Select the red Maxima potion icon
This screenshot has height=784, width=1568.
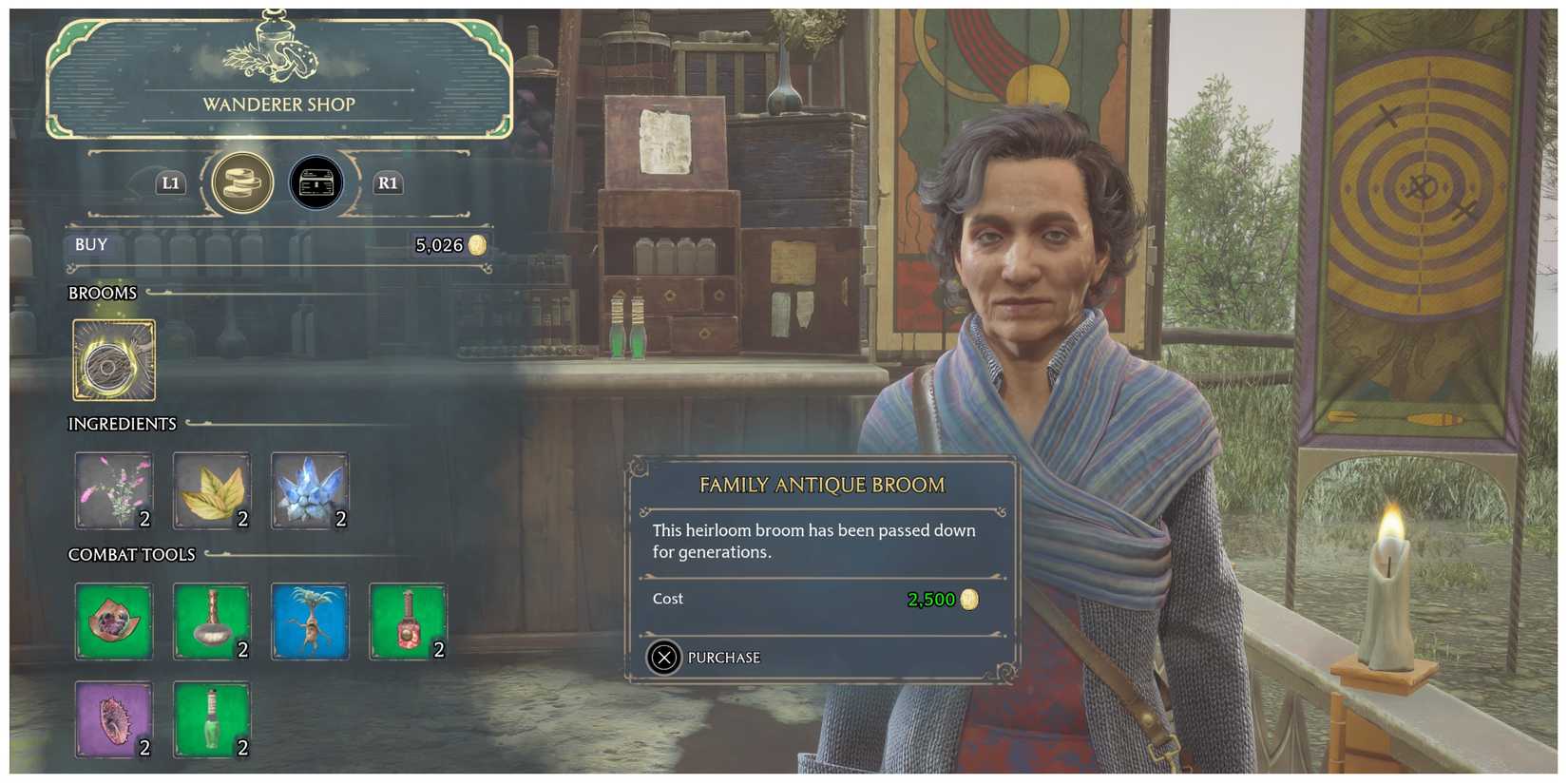407,622
